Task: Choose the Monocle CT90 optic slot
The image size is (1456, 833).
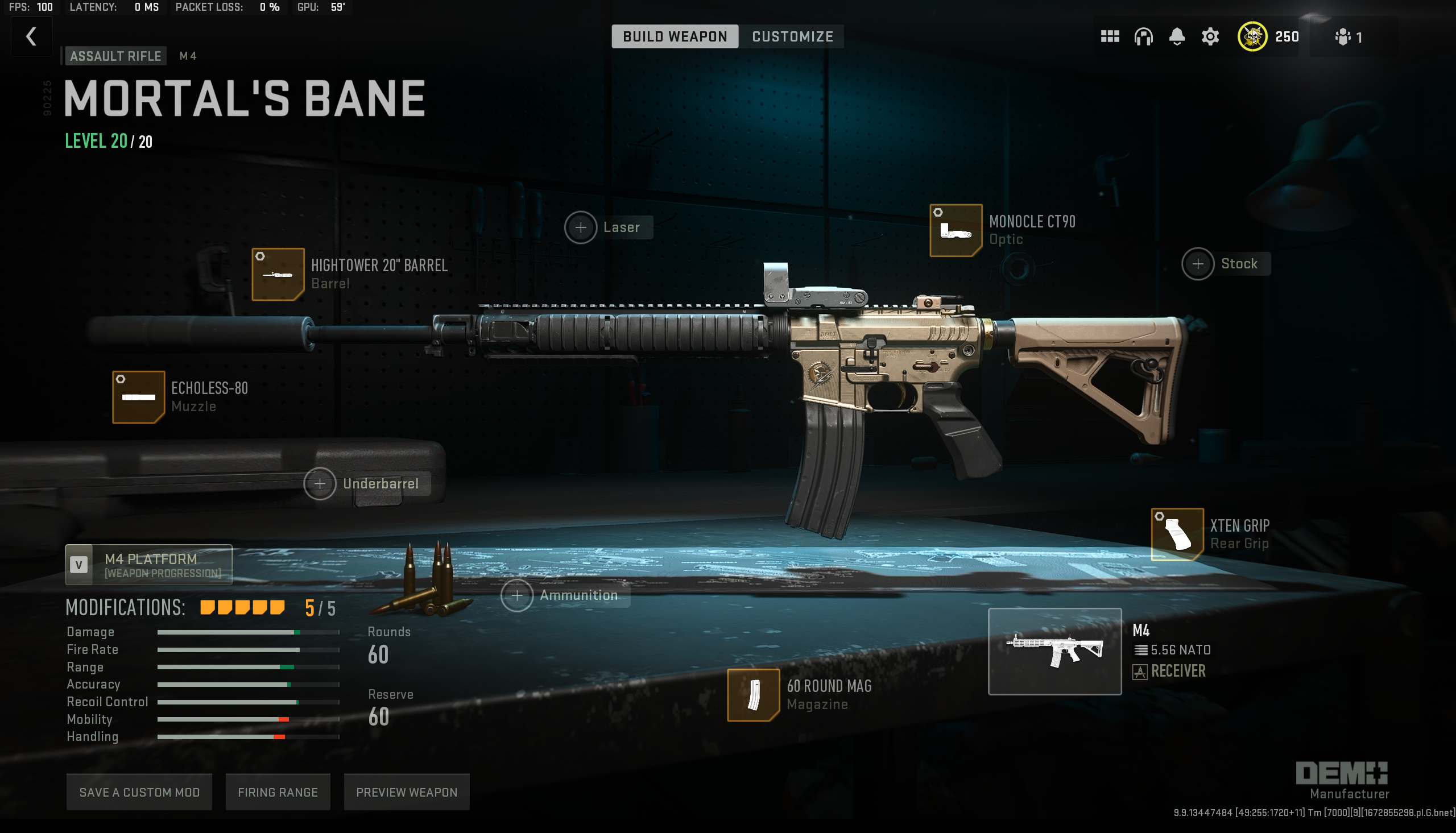Action: 955,230
